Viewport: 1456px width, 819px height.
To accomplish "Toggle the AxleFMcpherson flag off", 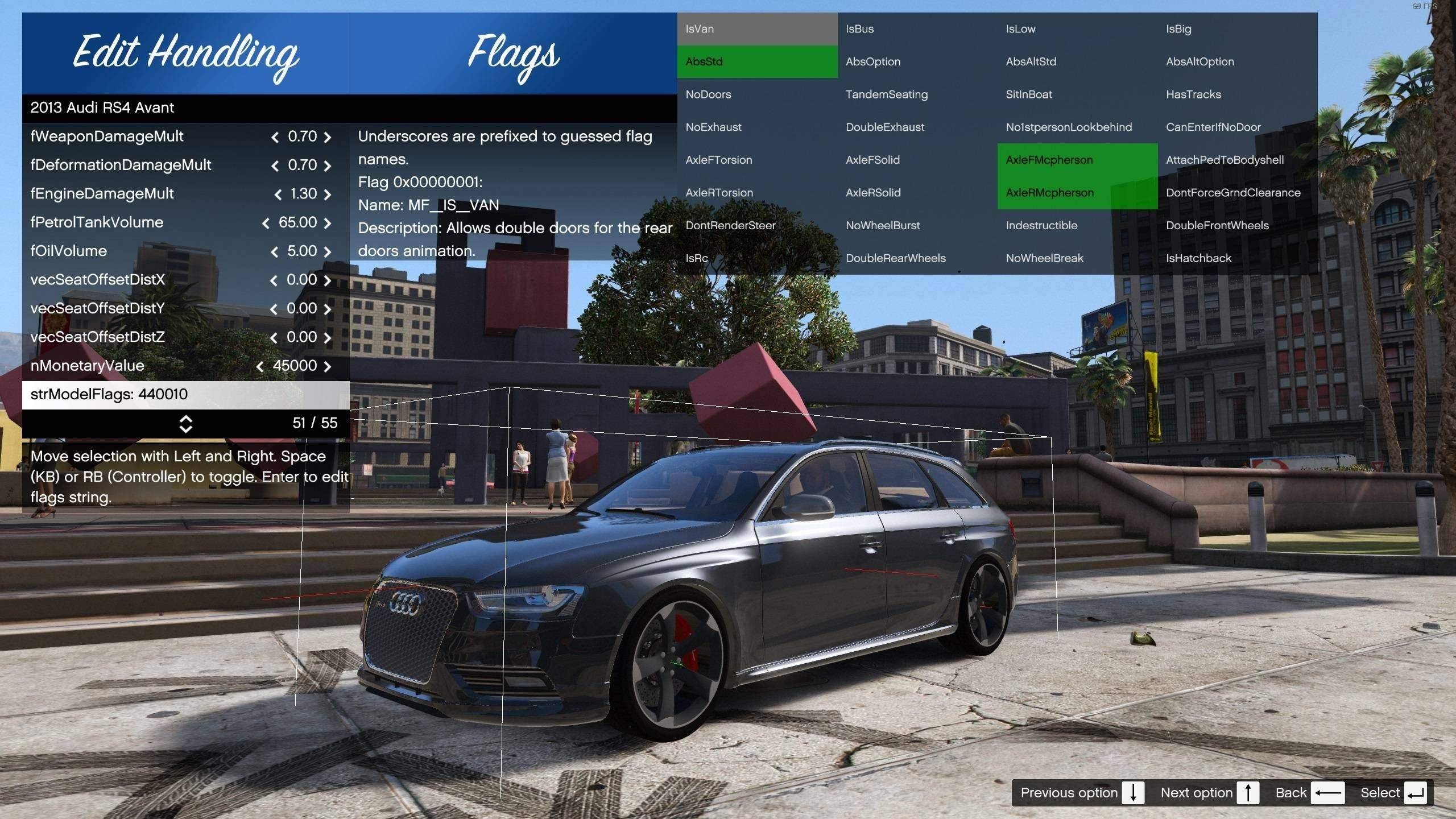I will pyautogui.click(x=1077, y=160).
